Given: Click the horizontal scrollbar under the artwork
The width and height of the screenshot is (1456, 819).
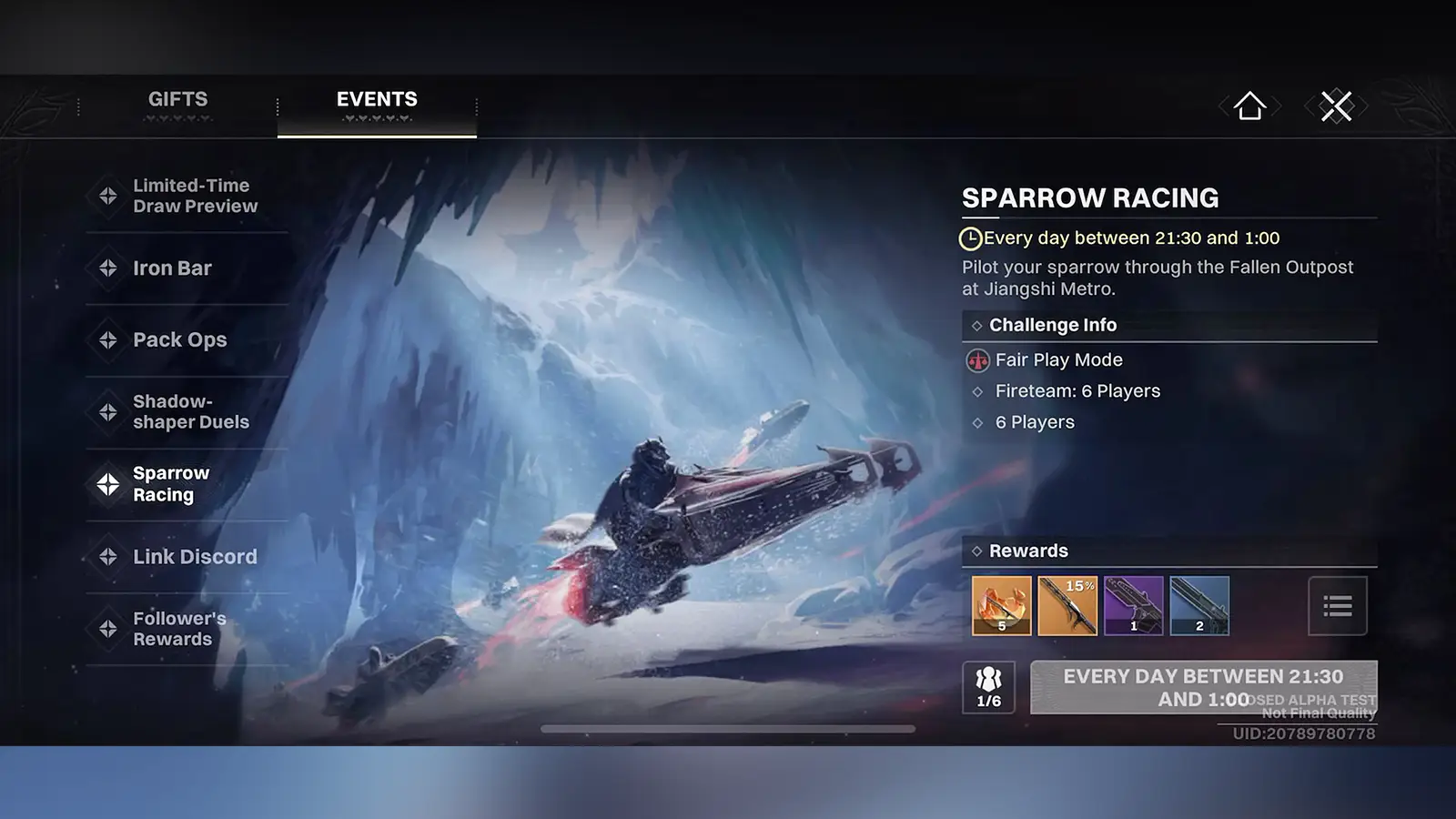Looking at the screenshot, I should [x=728, y=729].
